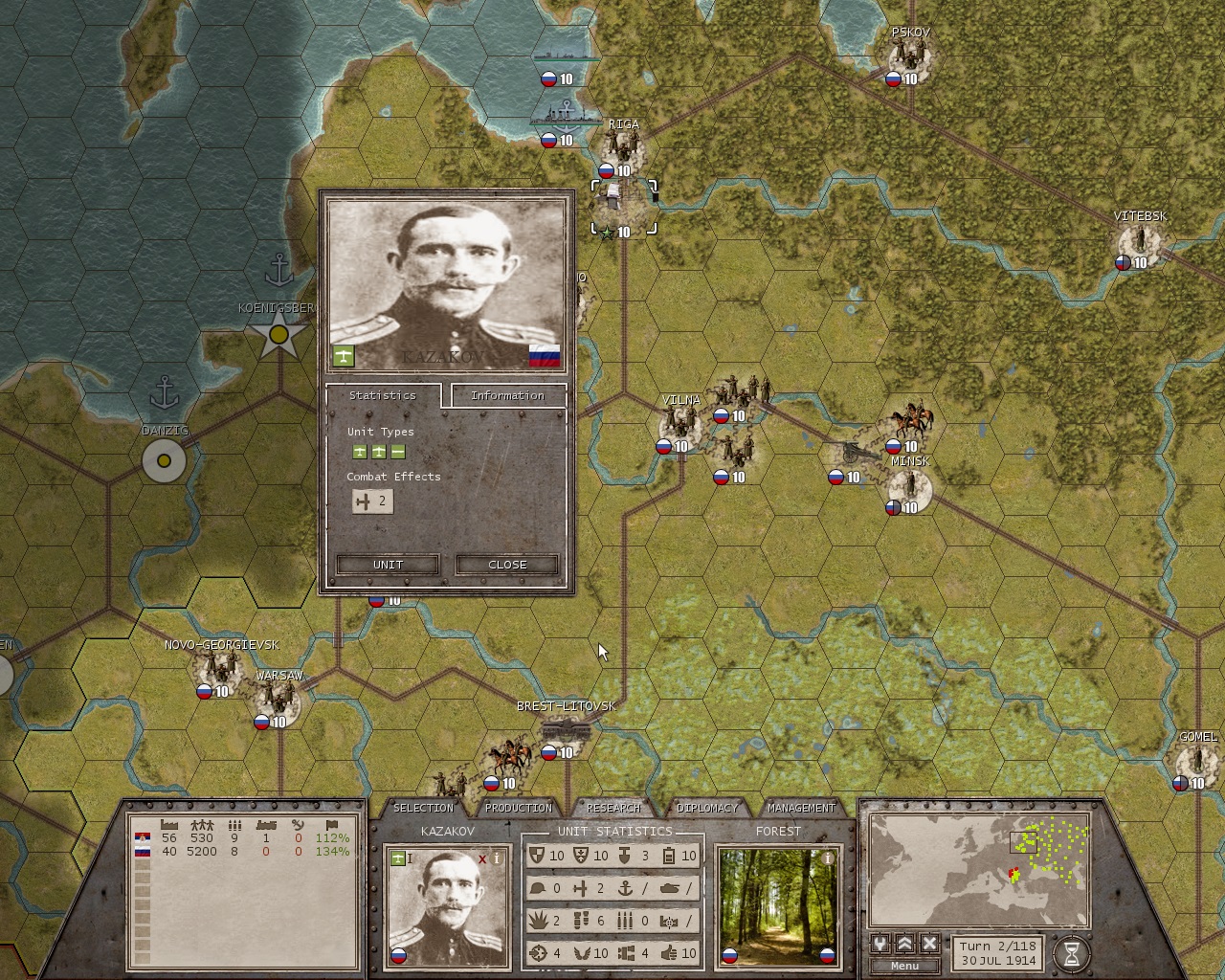
Task: Expand the minimap with the double chevron button
Action: (906, 944)
